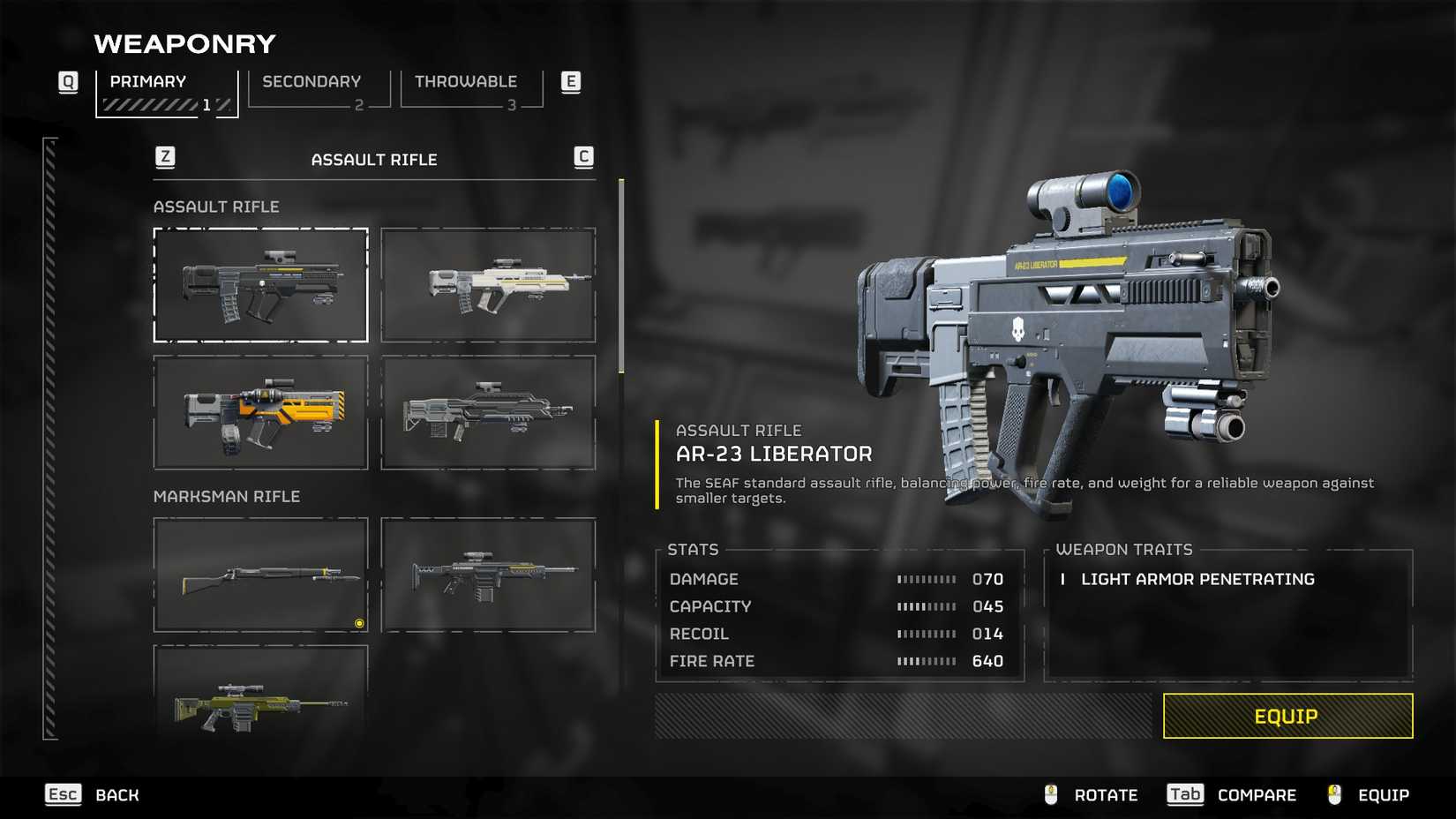Viewport: 1456px width, 819px height.
Task: Select the long gray assault rifle tile
Action: tap(488, 412)
